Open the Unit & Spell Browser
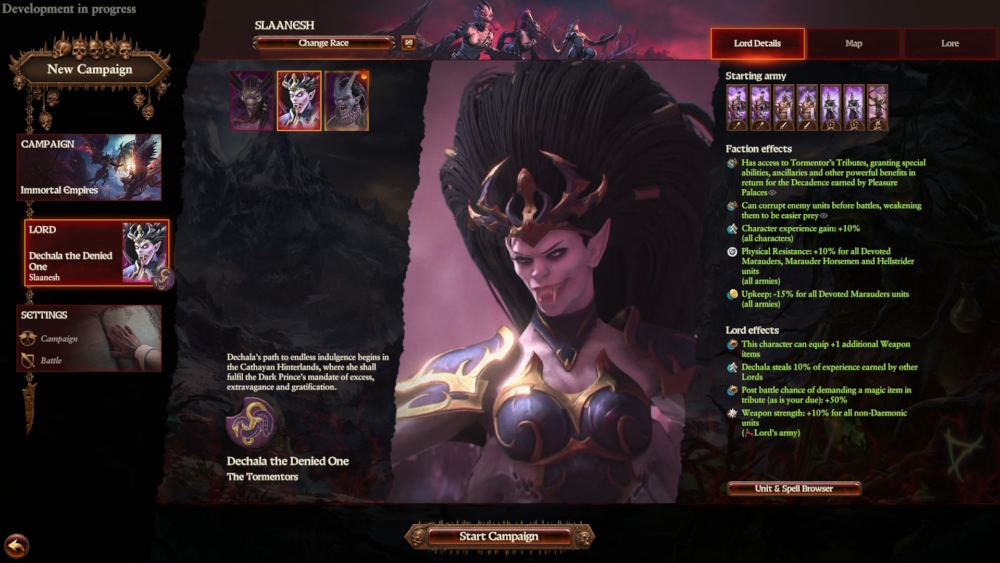The image size is (1000, 563). click(794, 489)
